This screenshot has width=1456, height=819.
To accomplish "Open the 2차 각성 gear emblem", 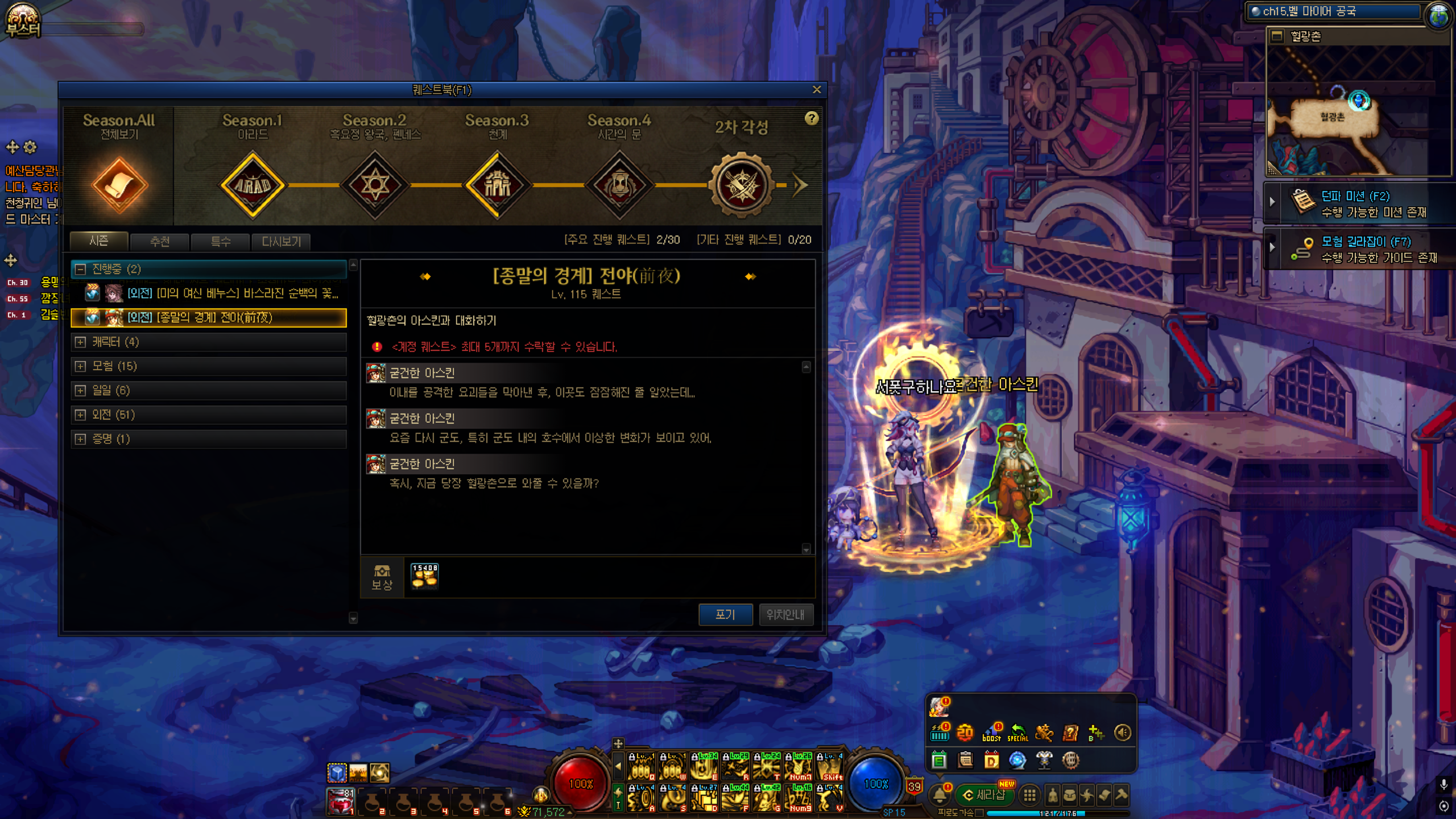I will pyautogui.click(x=742, y=185).
